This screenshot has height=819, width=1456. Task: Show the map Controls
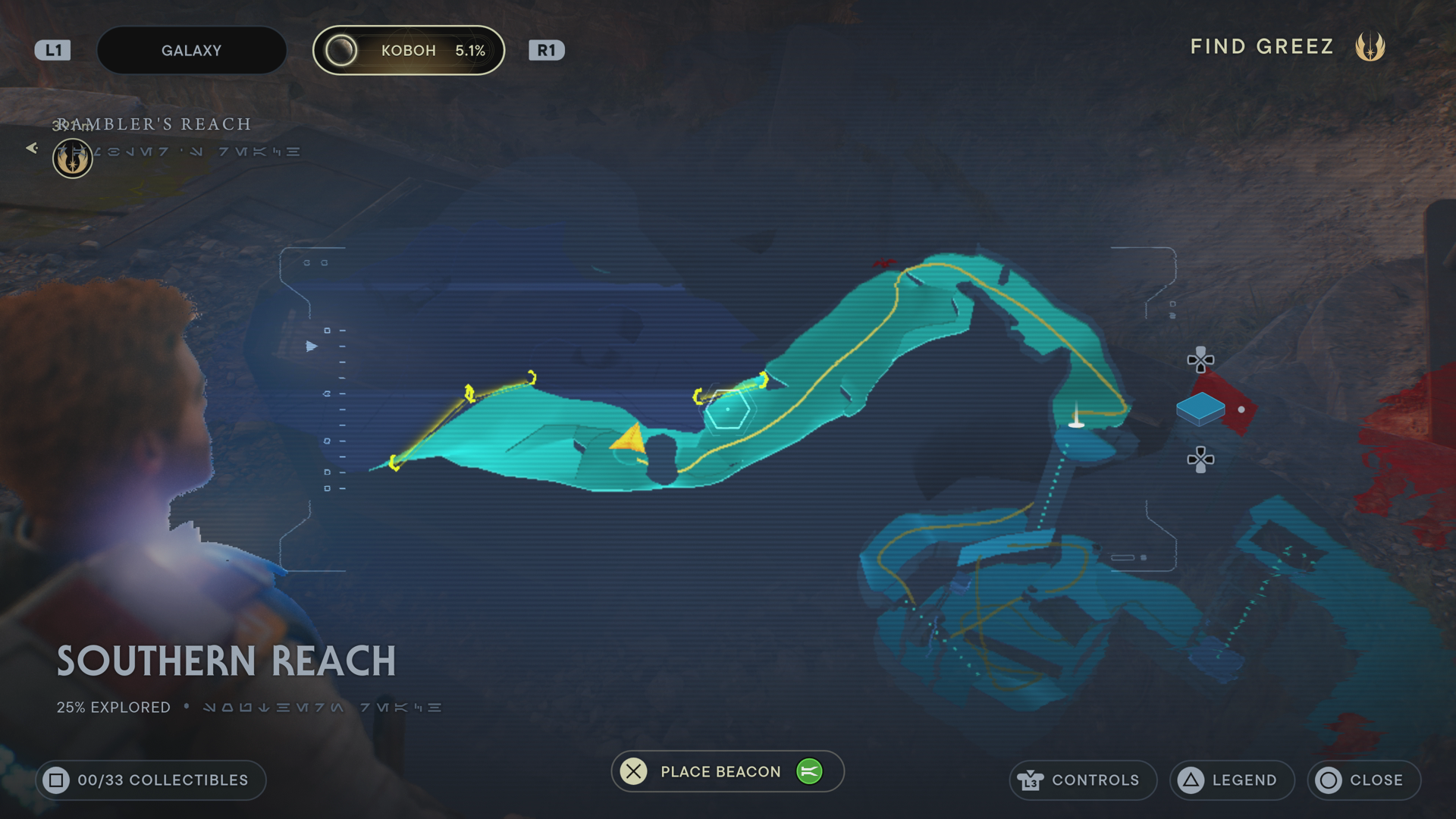[x=1082, y=780]
